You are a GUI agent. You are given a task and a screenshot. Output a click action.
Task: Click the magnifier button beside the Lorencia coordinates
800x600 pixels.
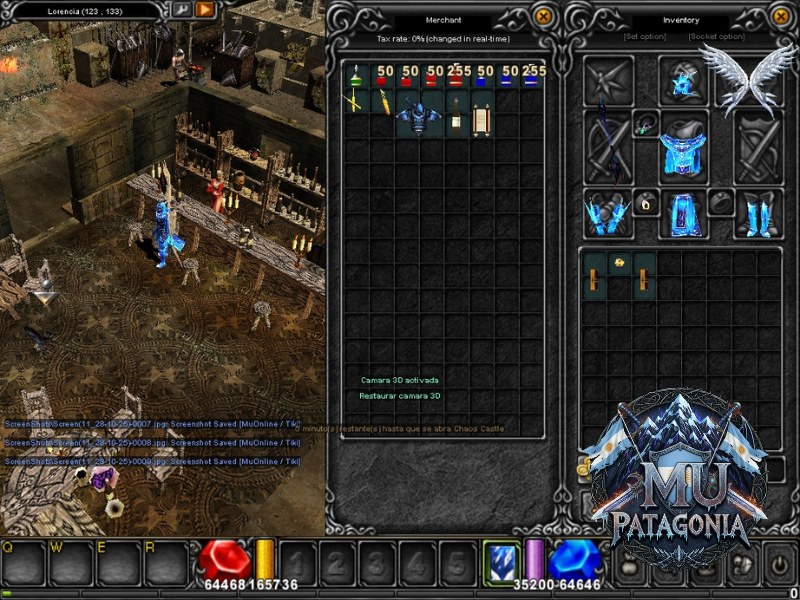[x=181, y=10]
